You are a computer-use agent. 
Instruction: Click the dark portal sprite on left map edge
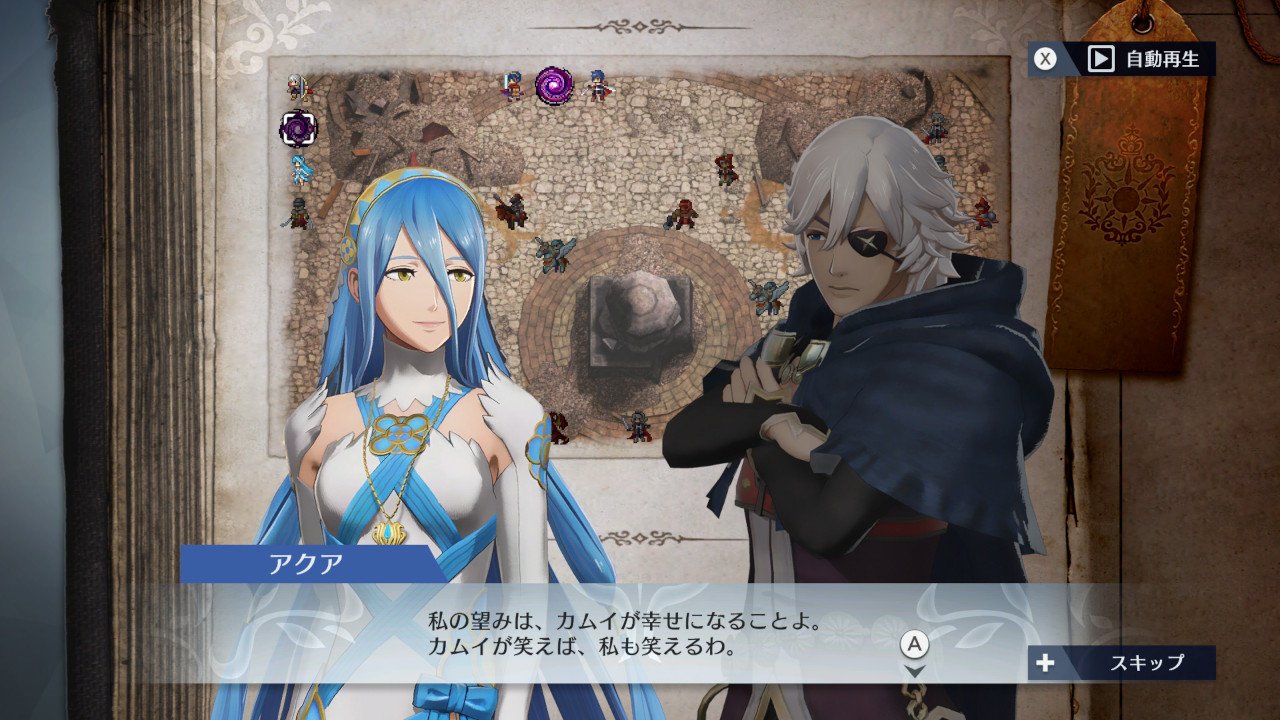[298, 126]
